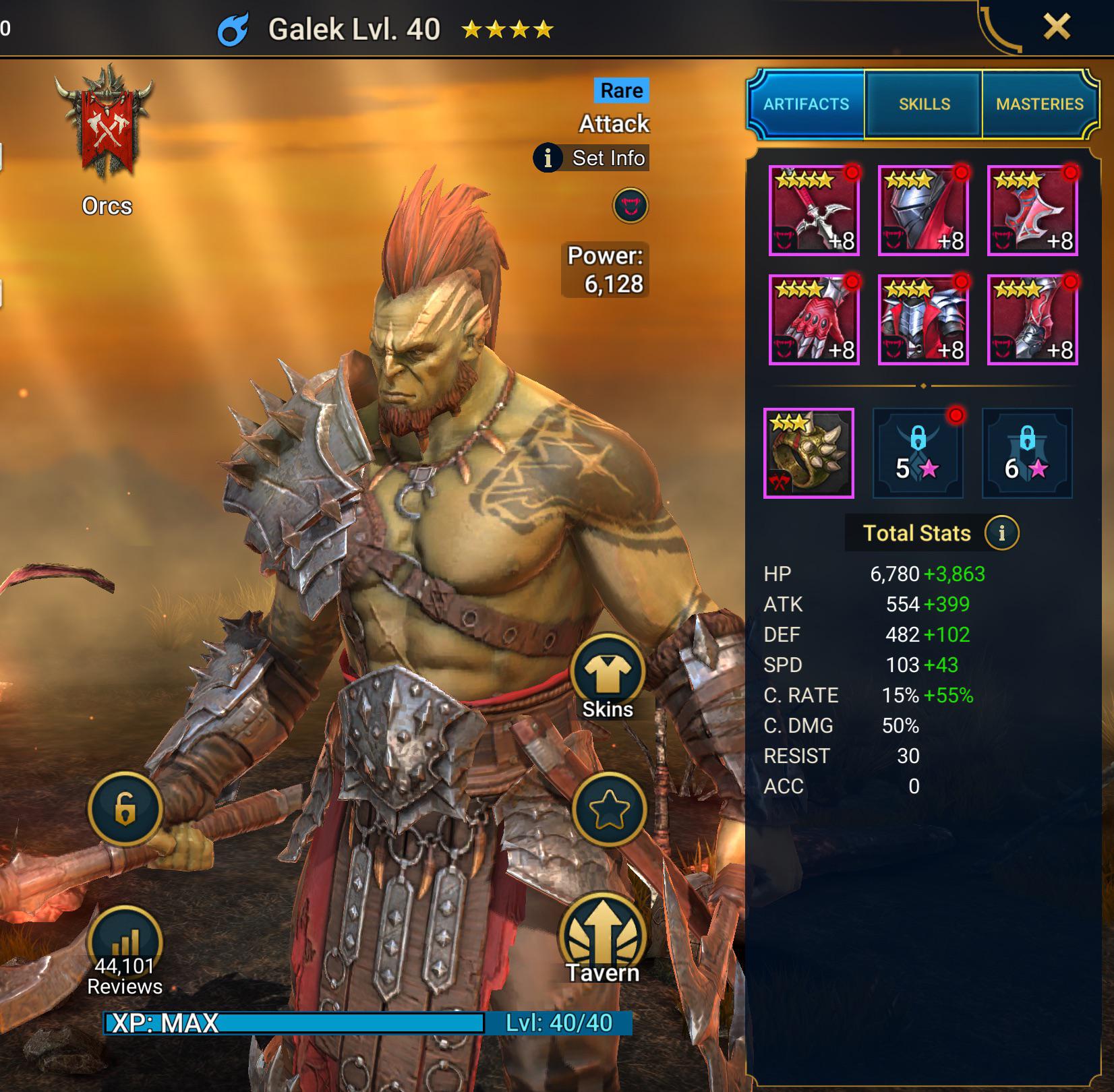This screenshot has height=1092, width=1114.
Task: Click the round star button
Action: (x=609, y=810)
